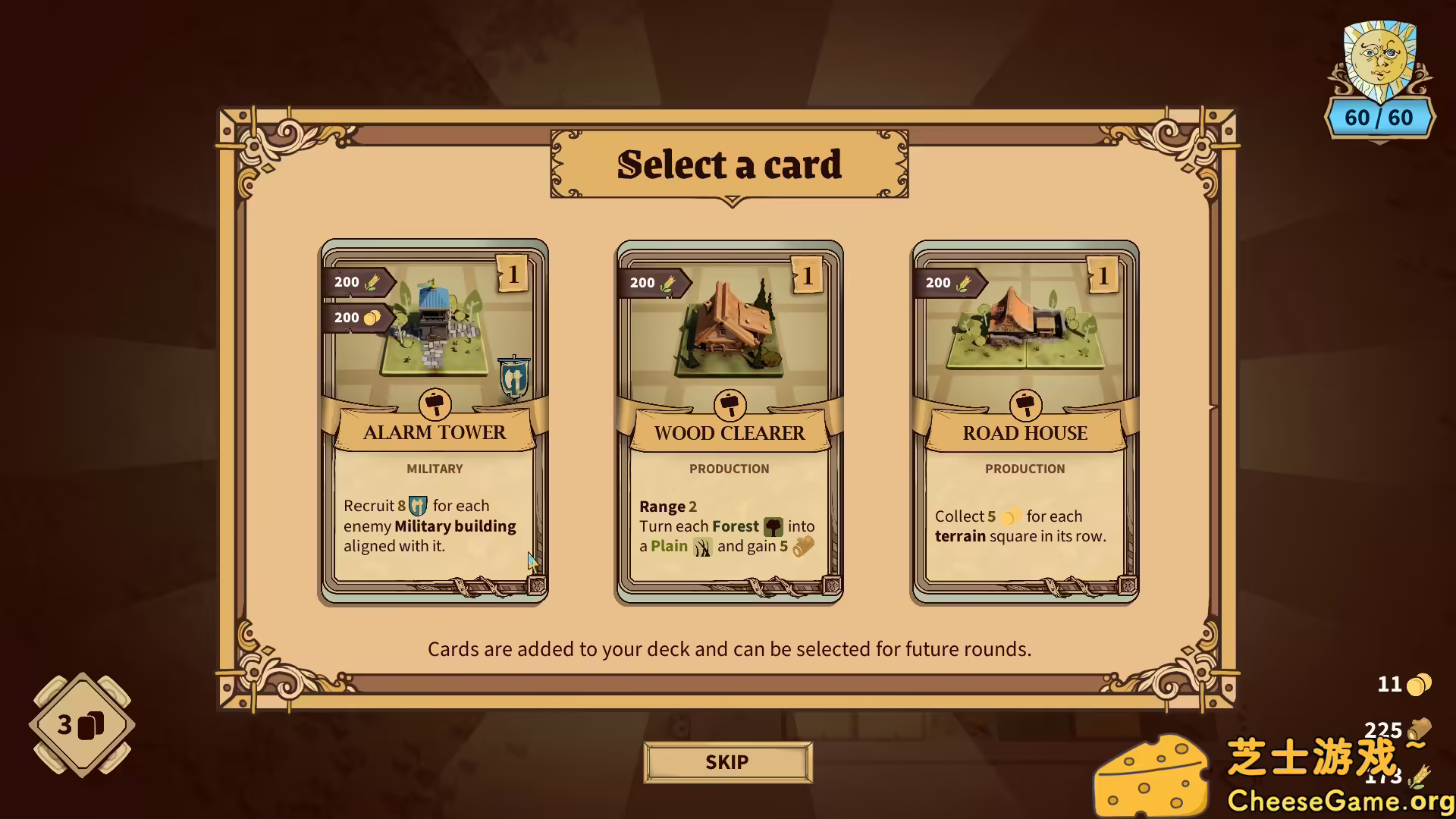Select the MILITARY category label on Alarm Tower
1456x819 pixels.
(435, 469)
